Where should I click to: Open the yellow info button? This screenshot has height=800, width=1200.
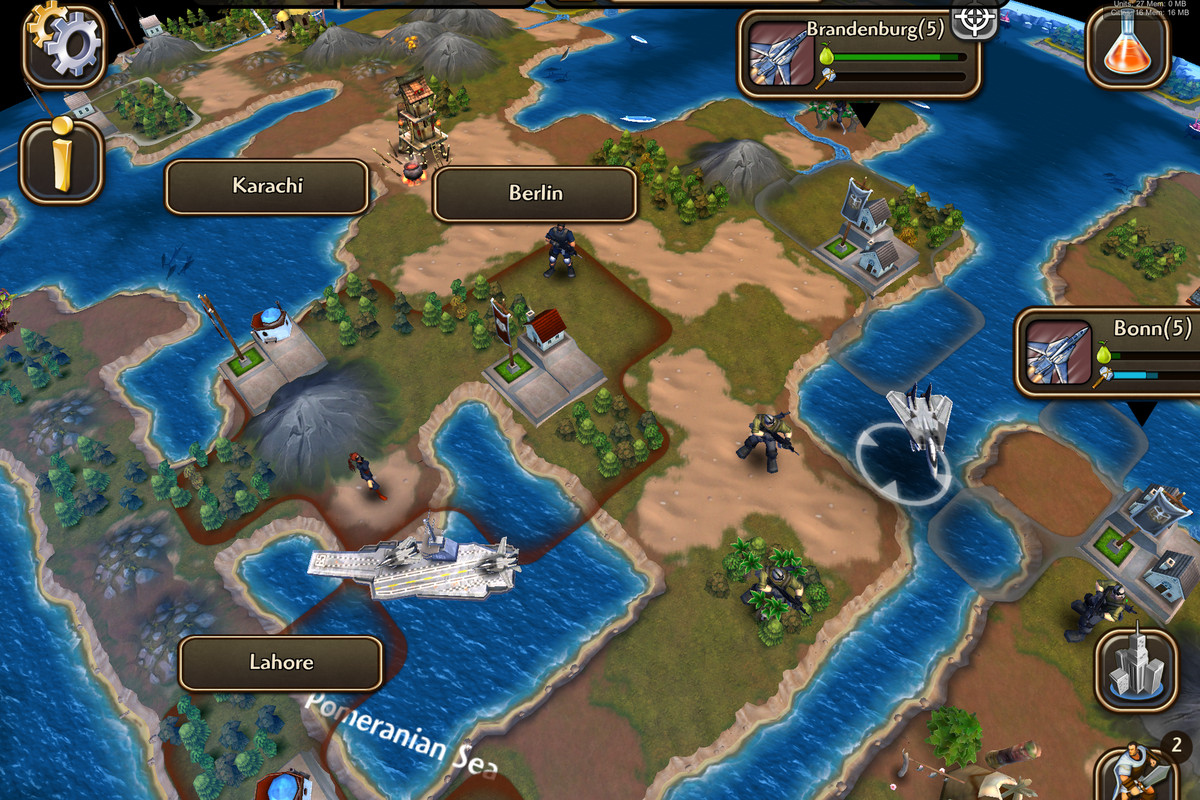62,160
